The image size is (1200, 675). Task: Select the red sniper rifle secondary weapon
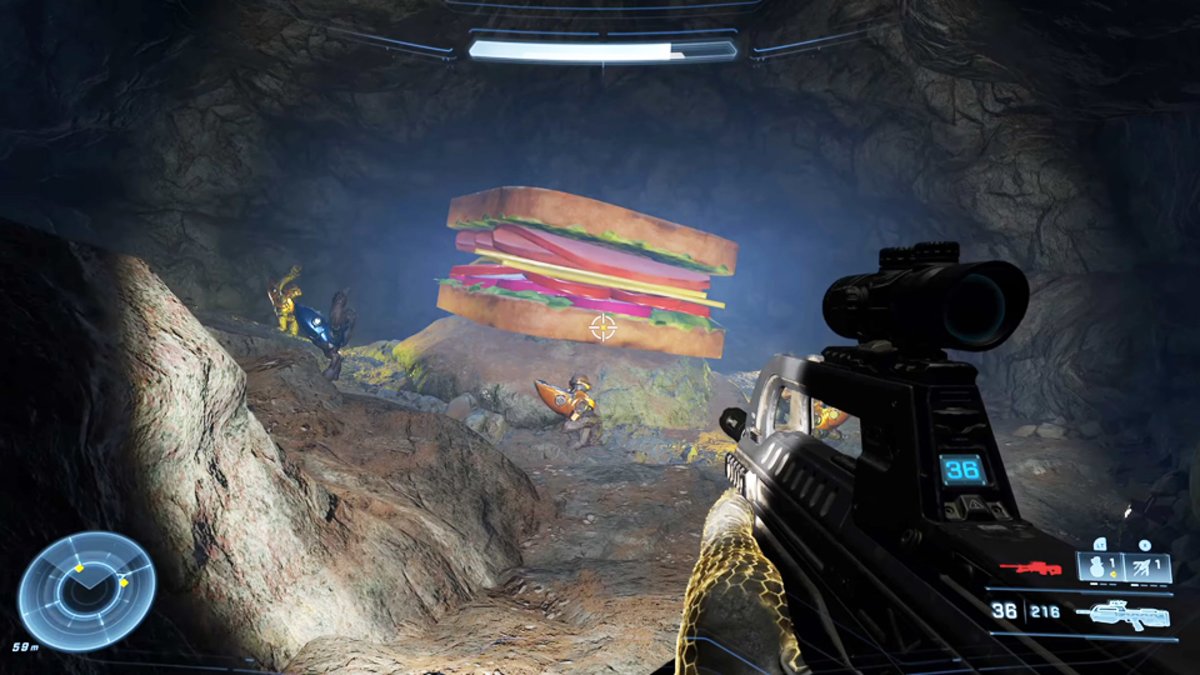[x=1030, y=568]
